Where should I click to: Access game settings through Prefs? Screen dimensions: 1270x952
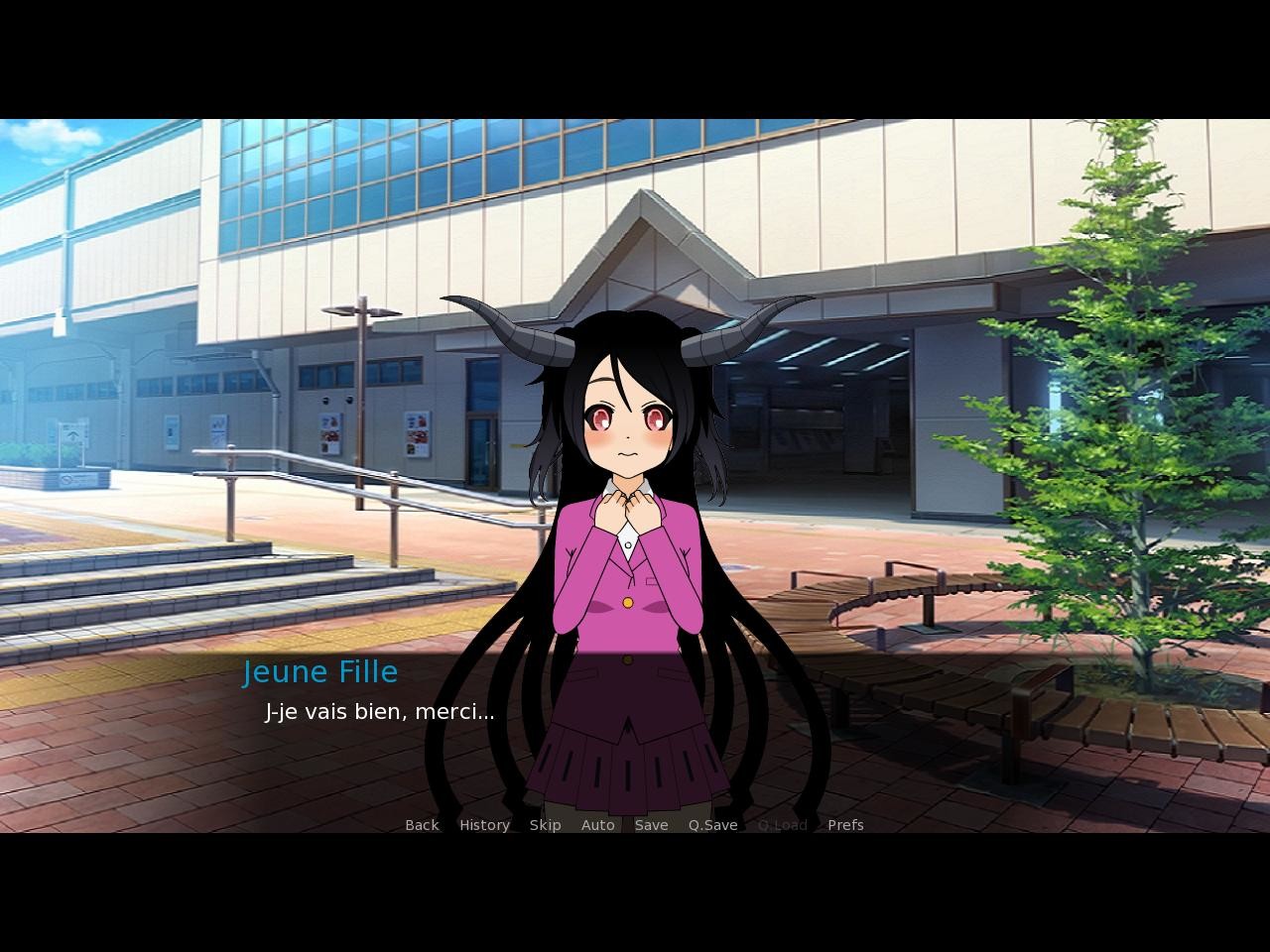[844, 824]
